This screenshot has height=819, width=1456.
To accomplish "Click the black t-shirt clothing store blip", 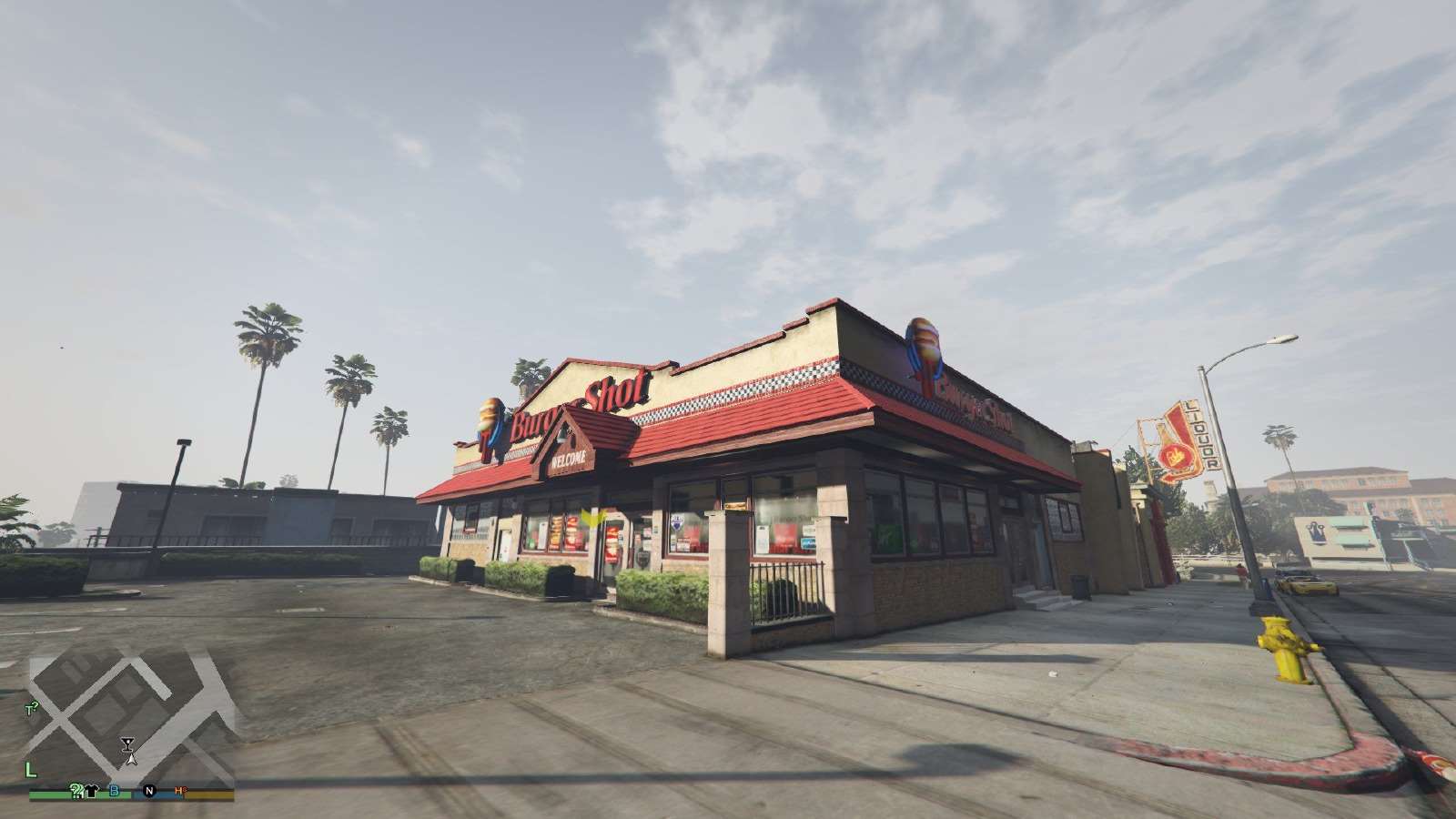I will click(92, 791).
